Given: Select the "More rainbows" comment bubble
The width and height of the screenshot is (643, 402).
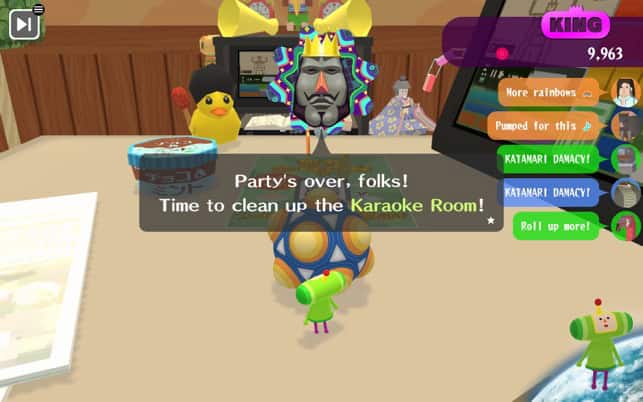Looking at the screenshot, I should pos(548,93).
